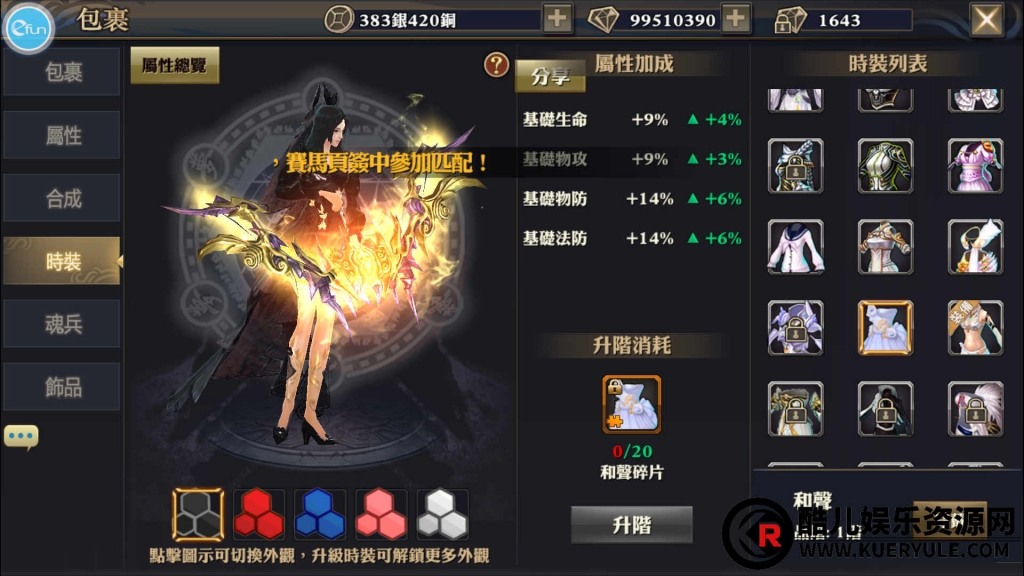
Task: Open the chat bubble icon
Action: point(21,436)
